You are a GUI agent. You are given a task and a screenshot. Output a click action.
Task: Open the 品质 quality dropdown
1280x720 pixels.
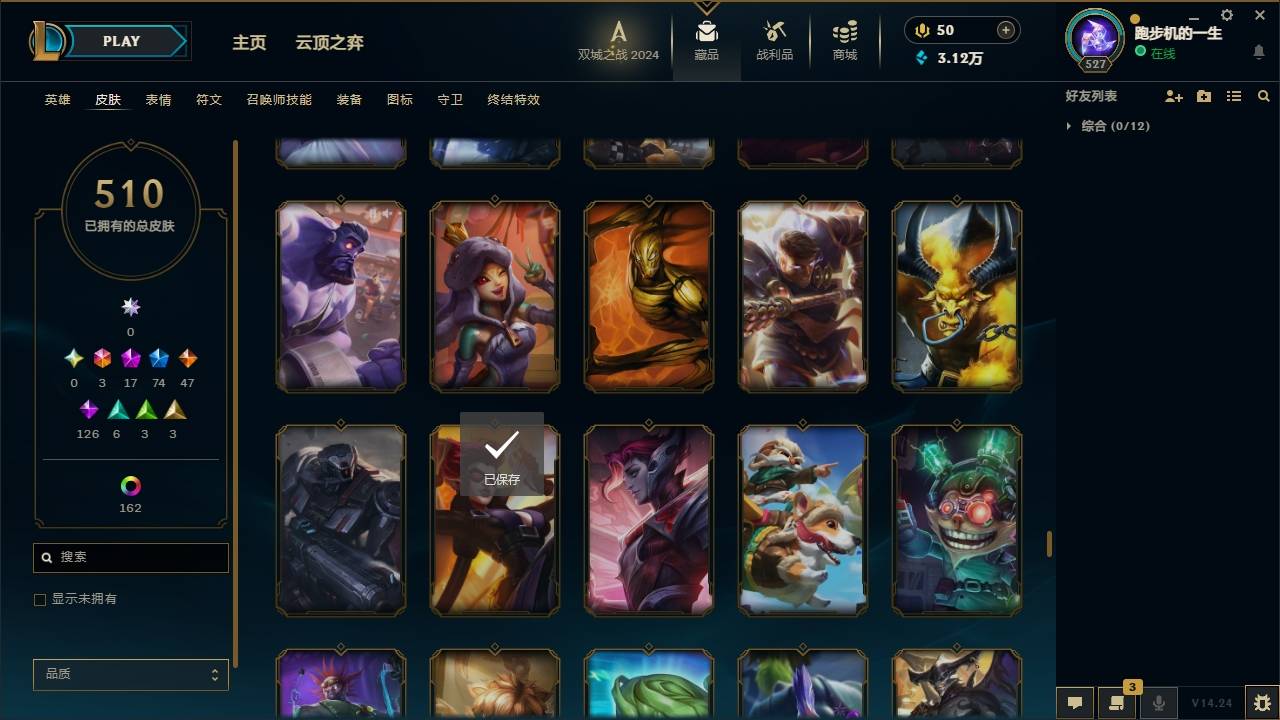(x=130, y=674)
